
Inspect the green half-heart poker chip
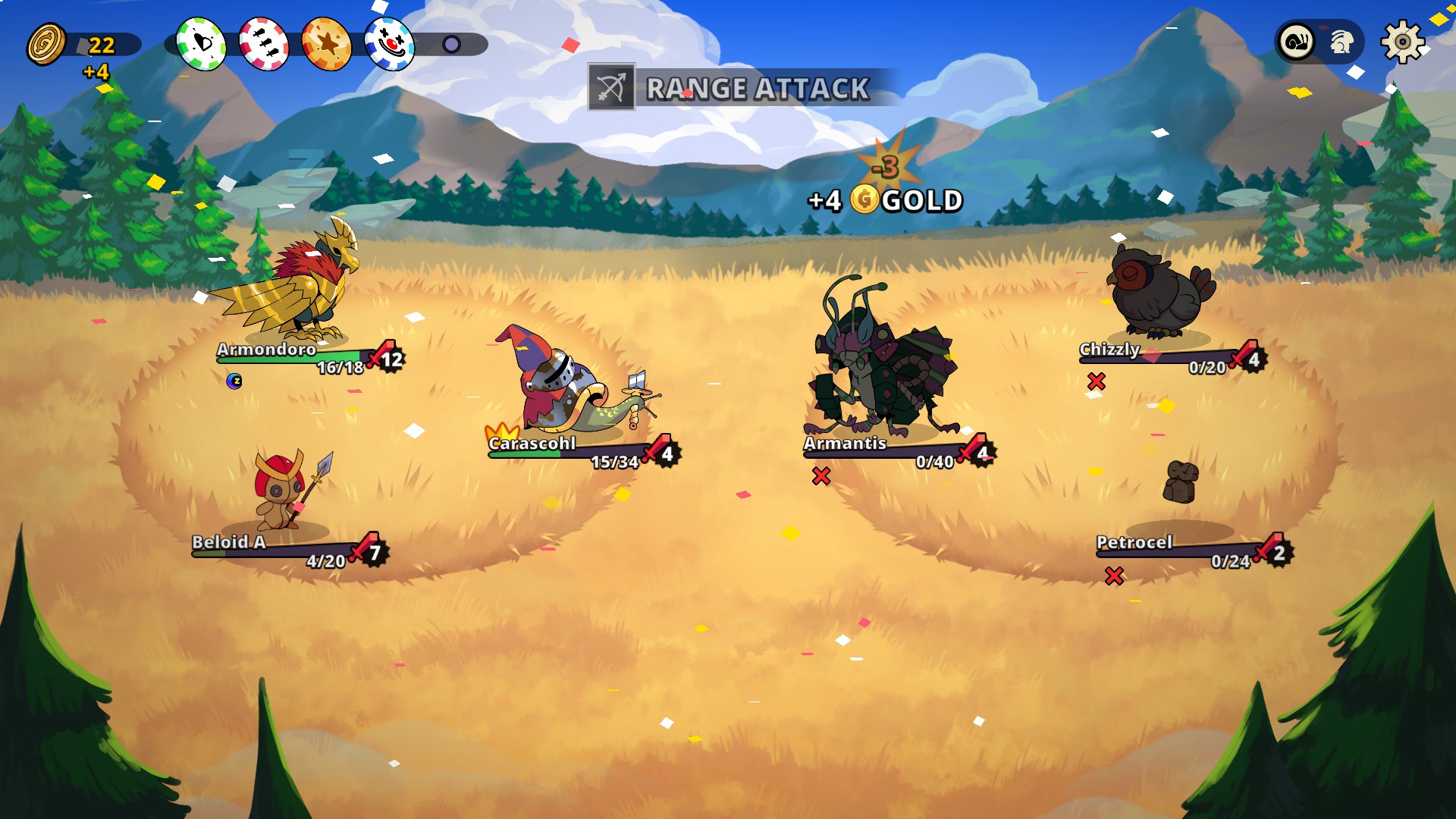tap(201, 44)
